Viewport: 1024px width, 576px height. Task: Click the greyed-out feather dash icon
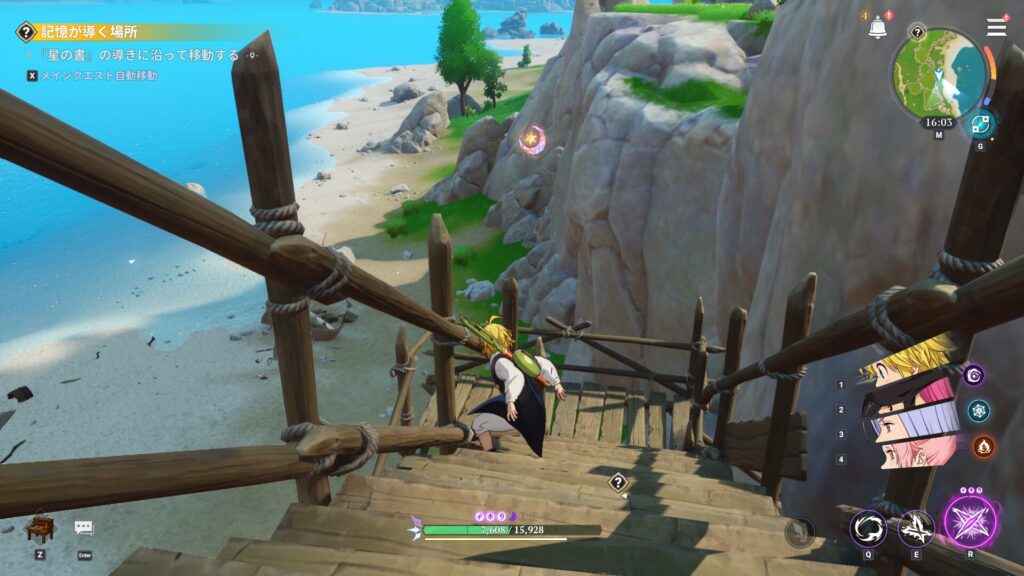click(x=799, y=531)
